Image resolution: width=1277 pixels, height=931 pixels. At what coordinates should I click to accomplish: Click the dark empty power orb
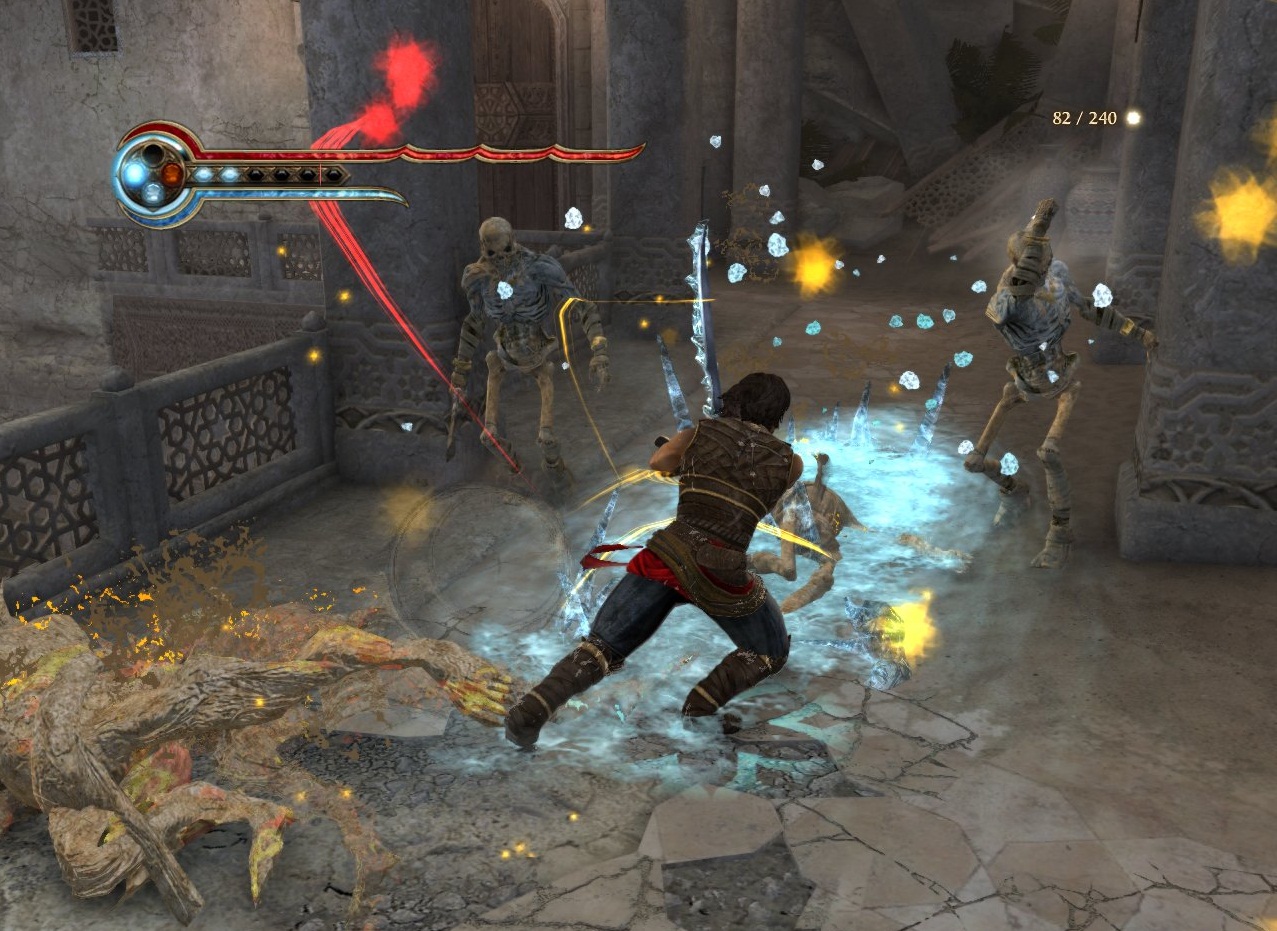pyautogui.click(x=153, y=155)
